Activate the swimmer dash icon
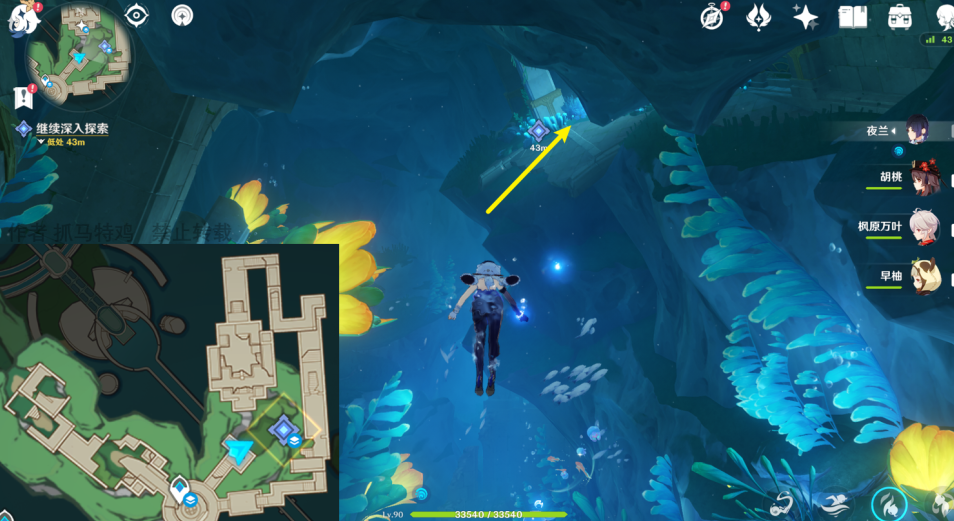 [x=837, y=503]
